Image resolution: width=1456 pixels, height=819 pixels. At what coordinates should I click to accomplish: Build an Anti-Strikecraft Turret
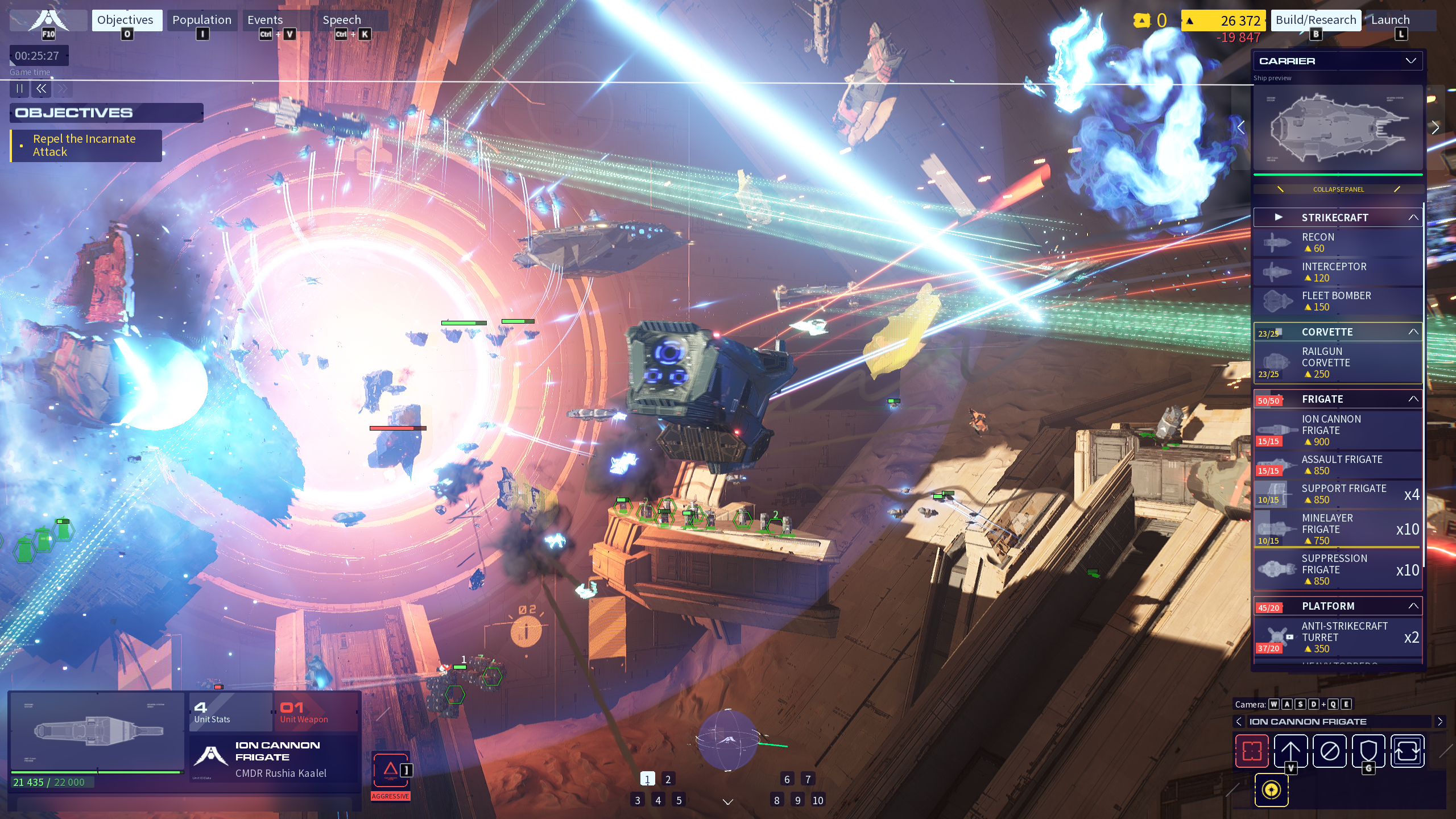pyautogui.click(x=1337, y=637)
